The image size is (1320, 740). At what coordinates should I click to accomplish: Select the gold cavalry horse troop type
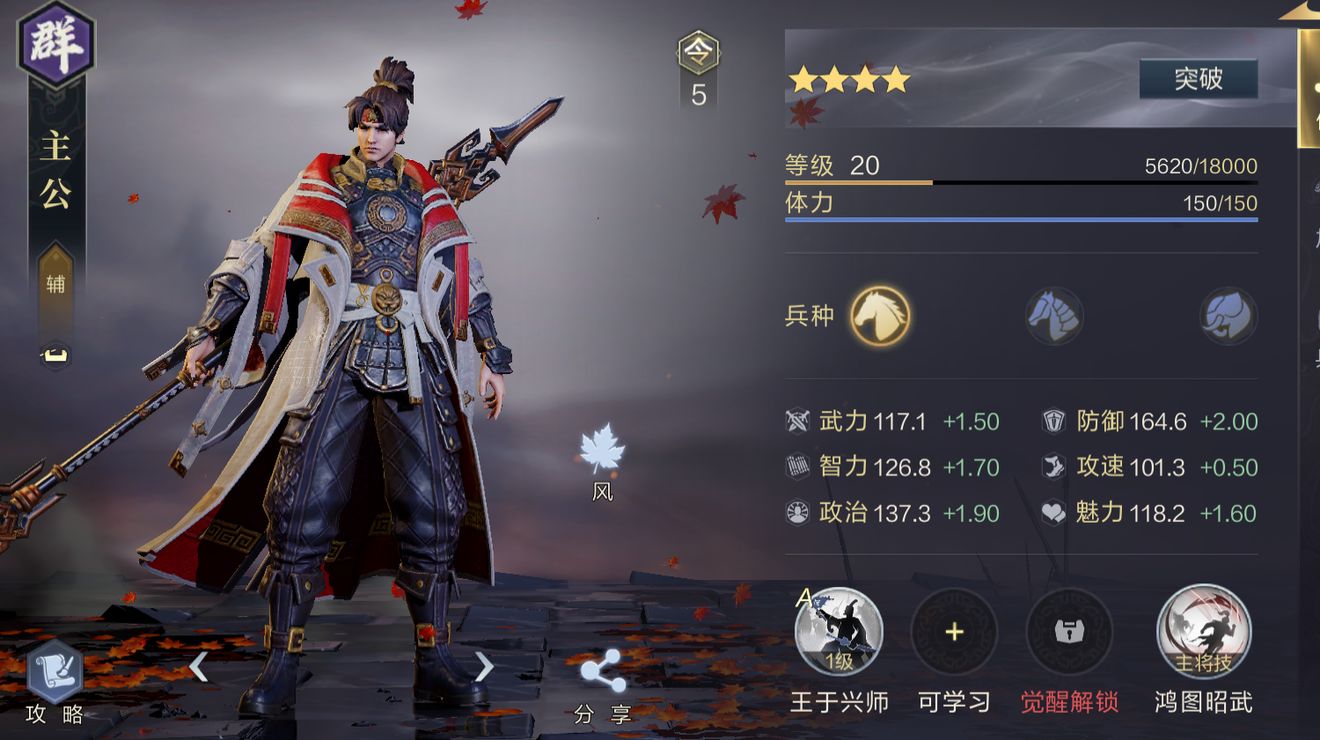pos(880,316)
